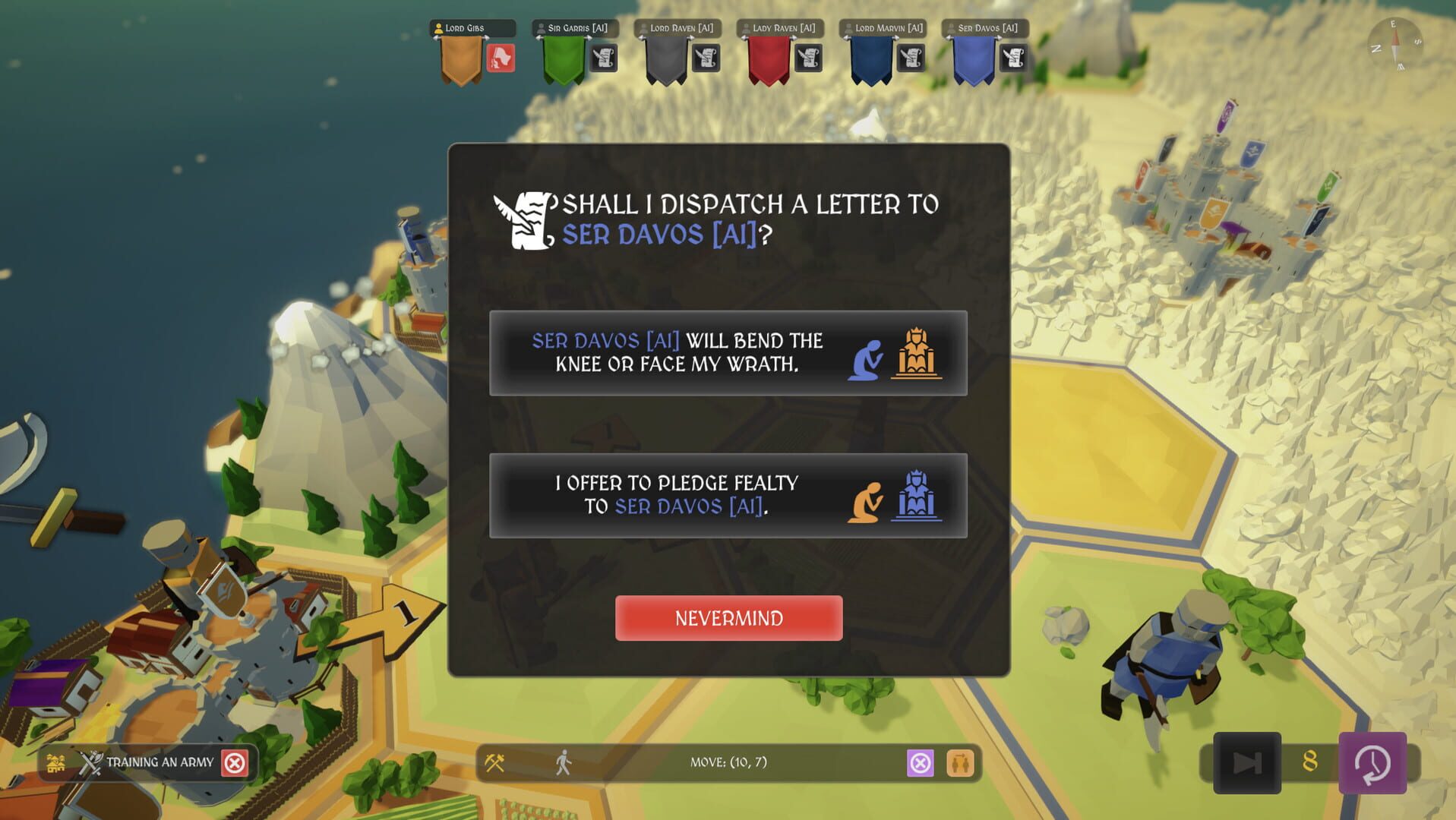1456x820 pixels.
Task: Send a letter to Lady Raven
Action: [x=808, y=58]
